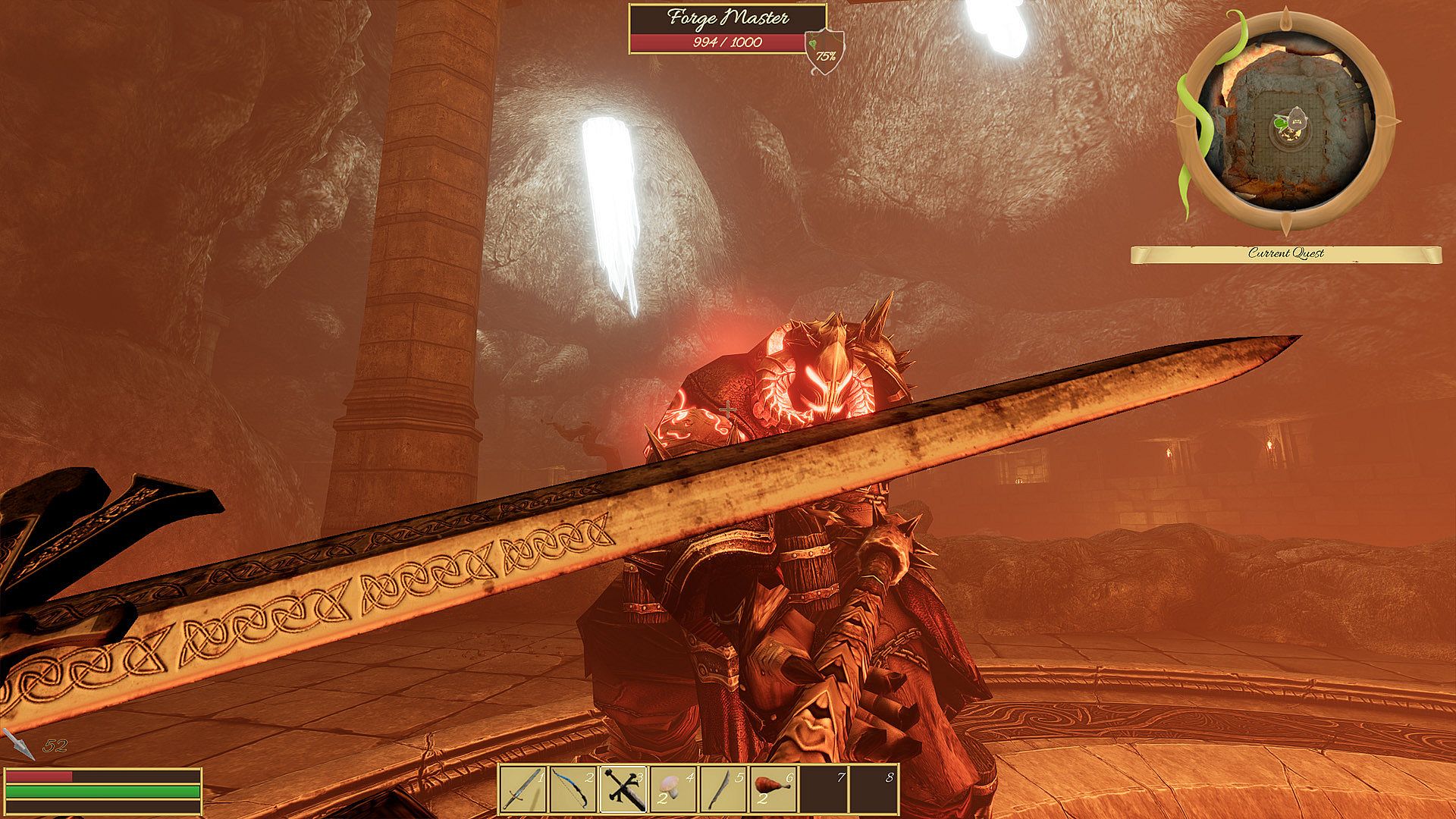Eat the roasted meat drumstick

773,789
